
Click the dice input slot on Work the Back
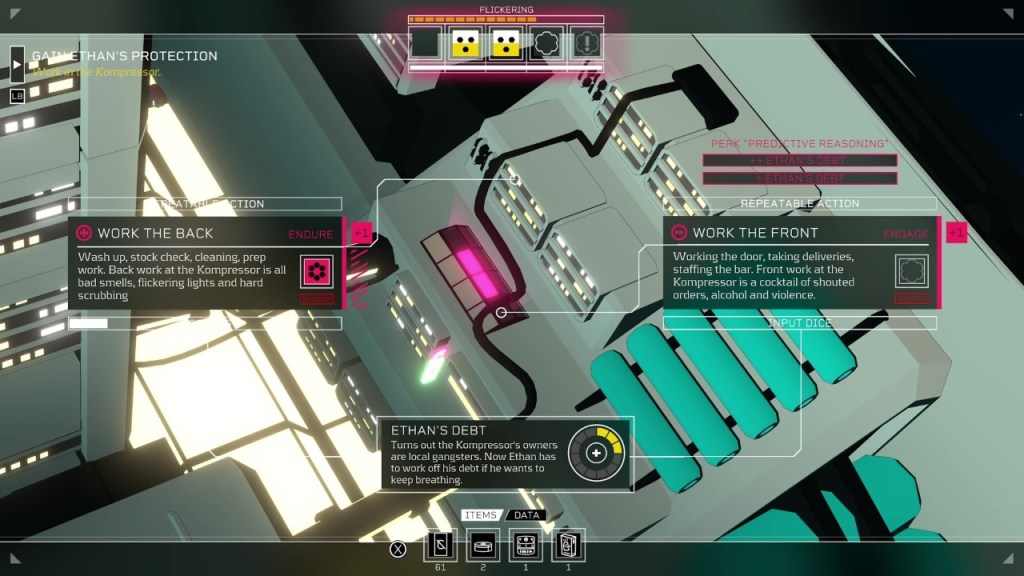(x=317, y=270)
